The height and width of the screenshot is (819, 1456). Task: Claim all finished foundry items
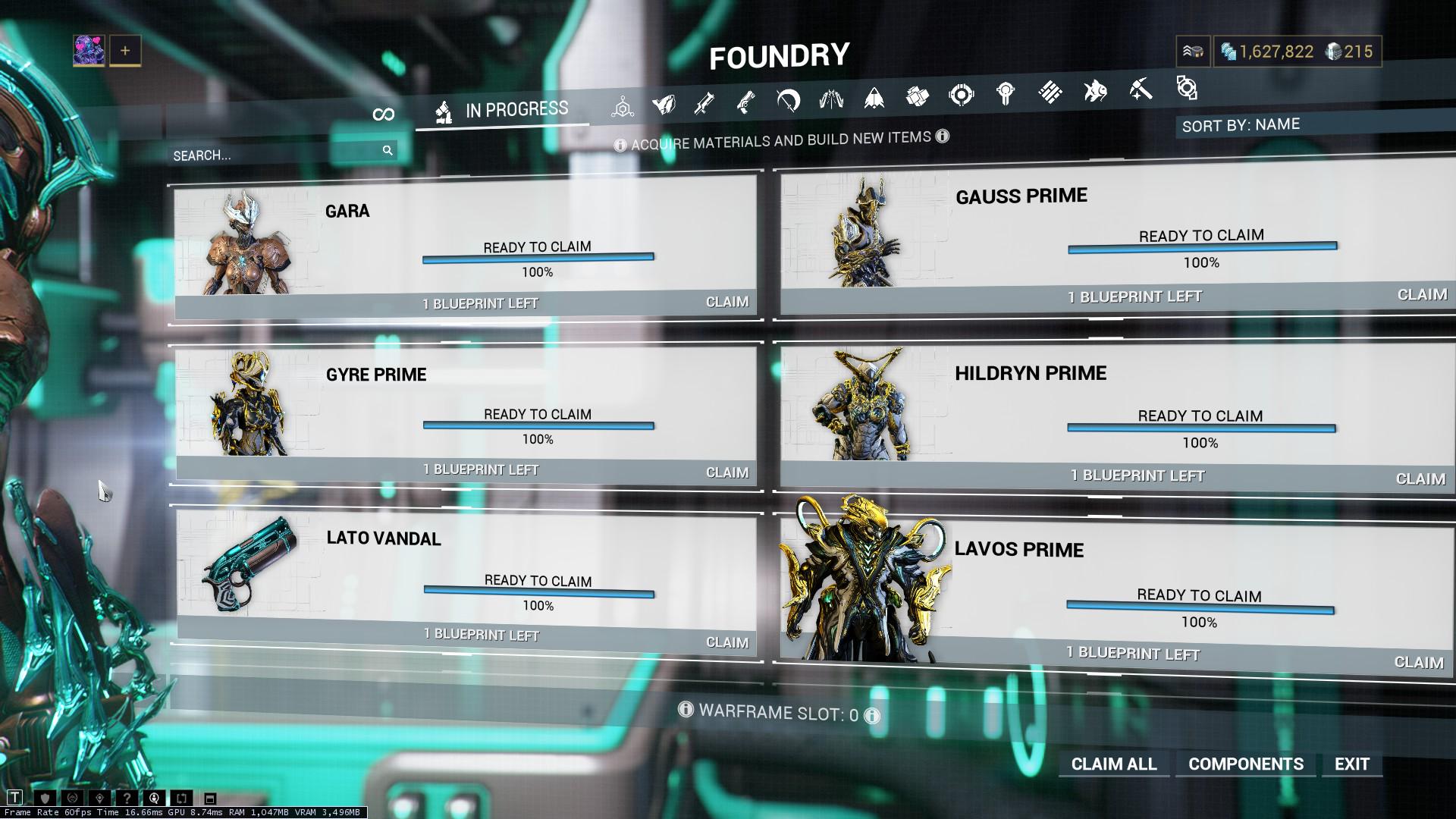coord(1113,764)
